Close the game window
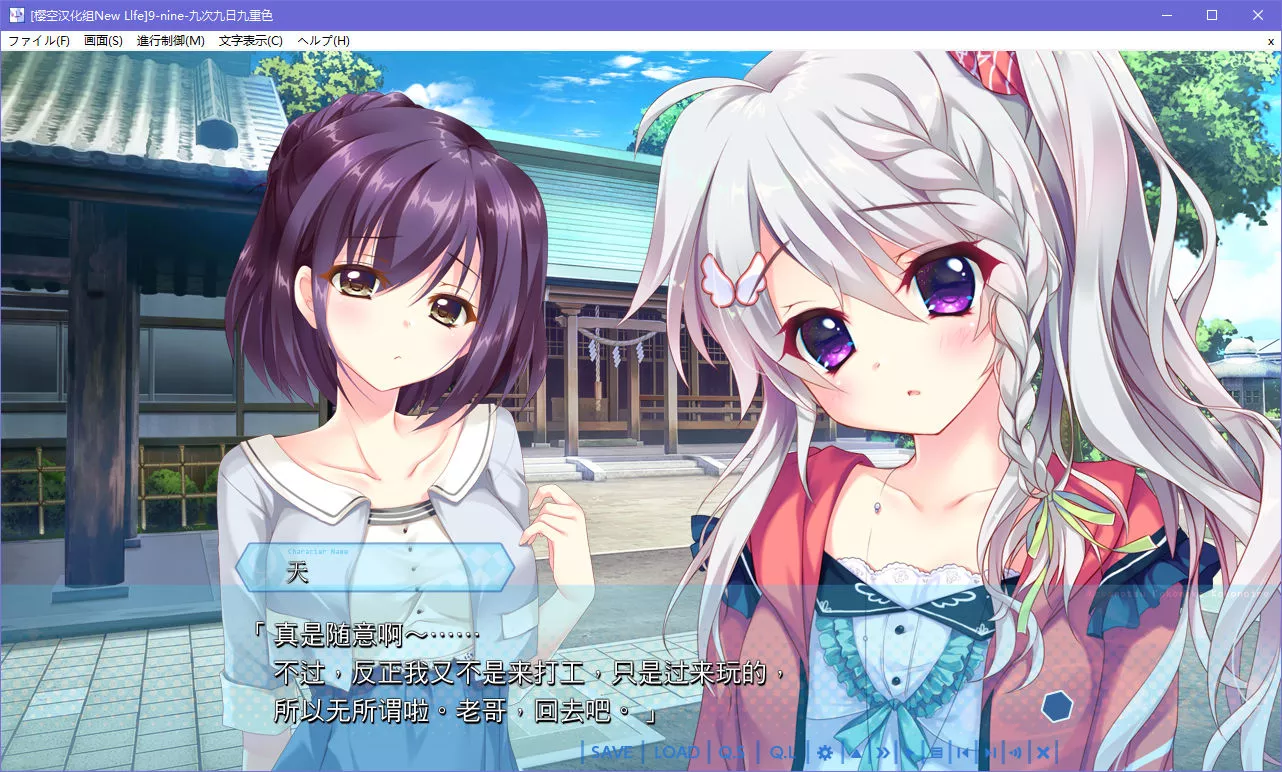 tap(1258, 15)
